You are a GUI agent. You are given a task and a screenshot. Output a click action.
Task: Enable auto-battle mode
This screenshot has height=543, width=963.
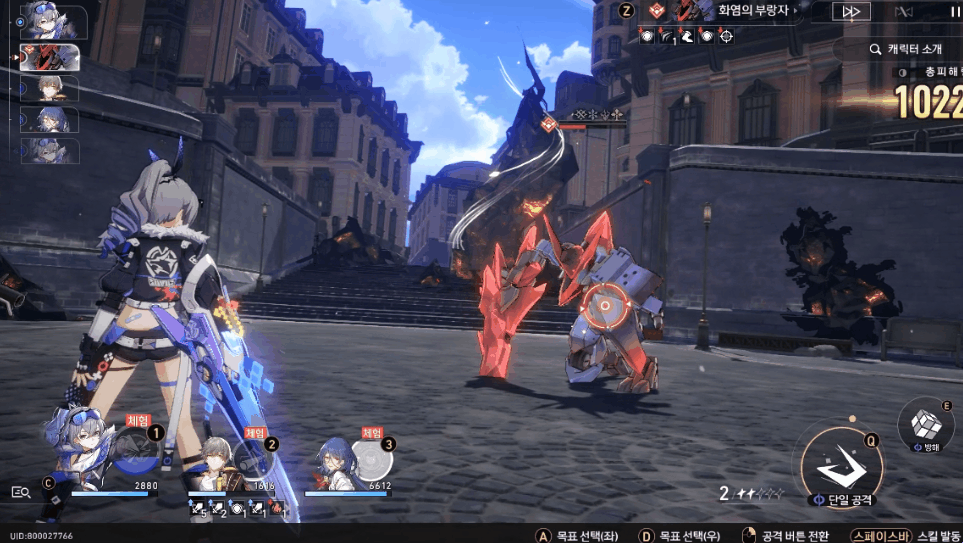905,12
